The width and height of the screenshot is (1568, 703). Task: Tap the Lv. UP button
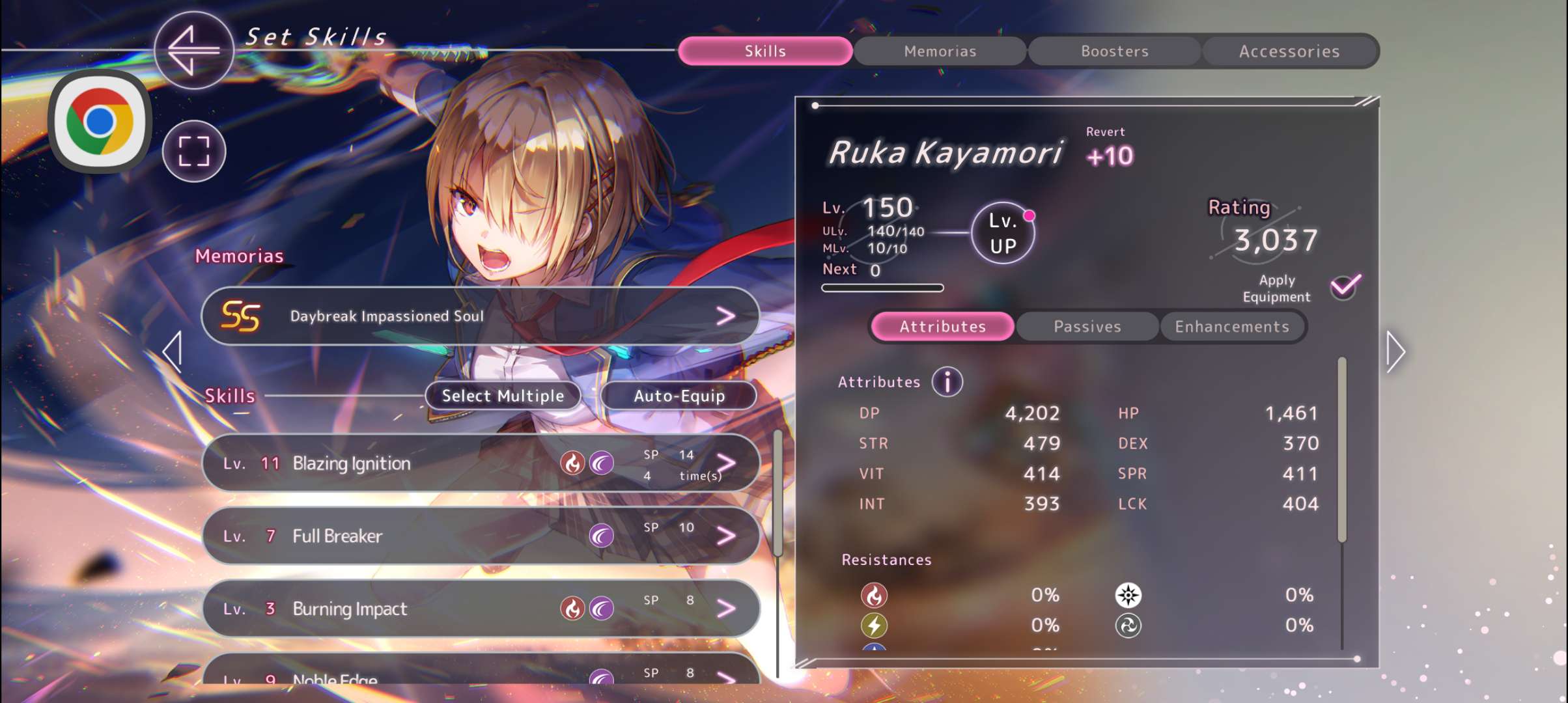pyautogui.click(x=1003, y=233)
